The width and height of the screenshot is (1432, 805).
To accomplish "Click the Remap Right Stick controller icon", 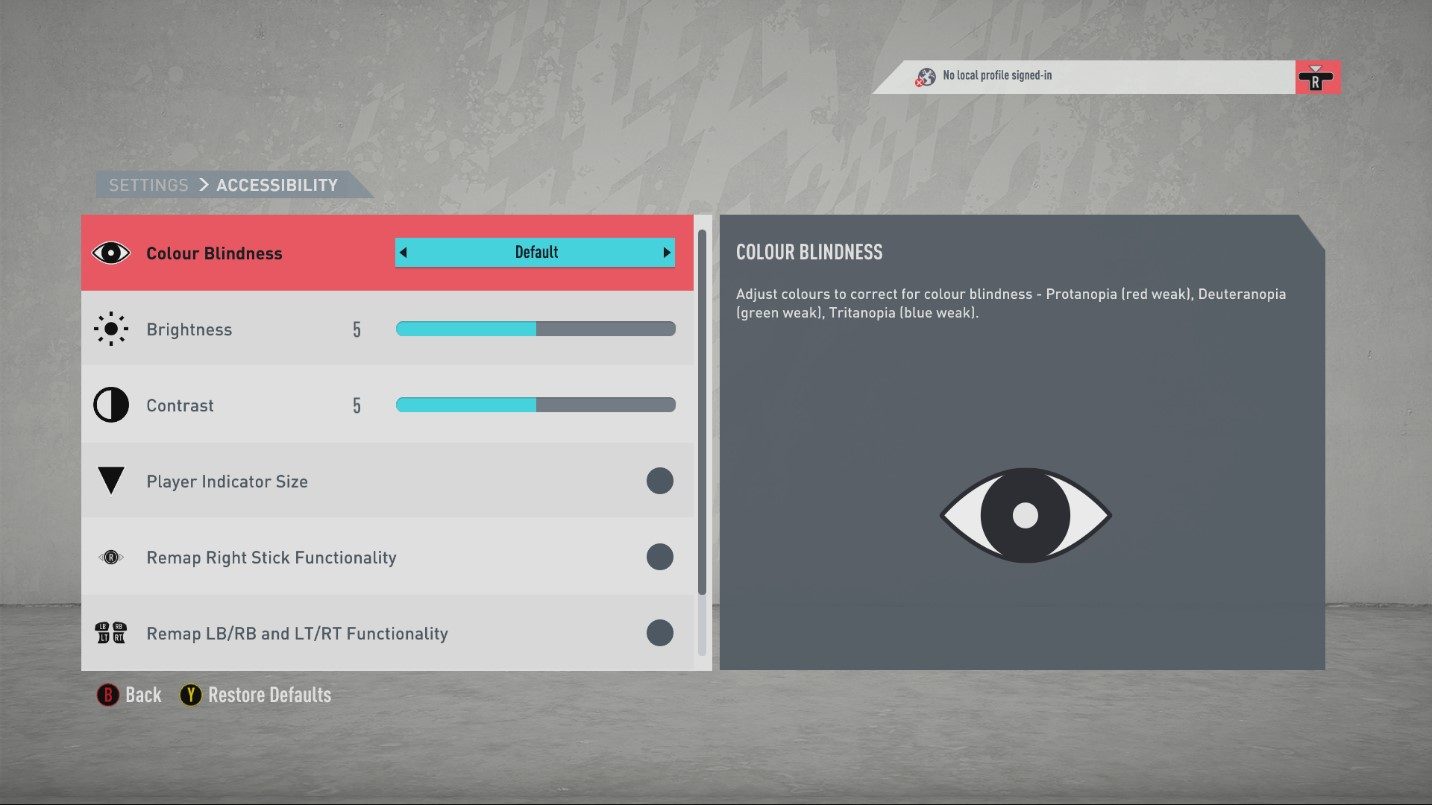I will pos(110,557).
